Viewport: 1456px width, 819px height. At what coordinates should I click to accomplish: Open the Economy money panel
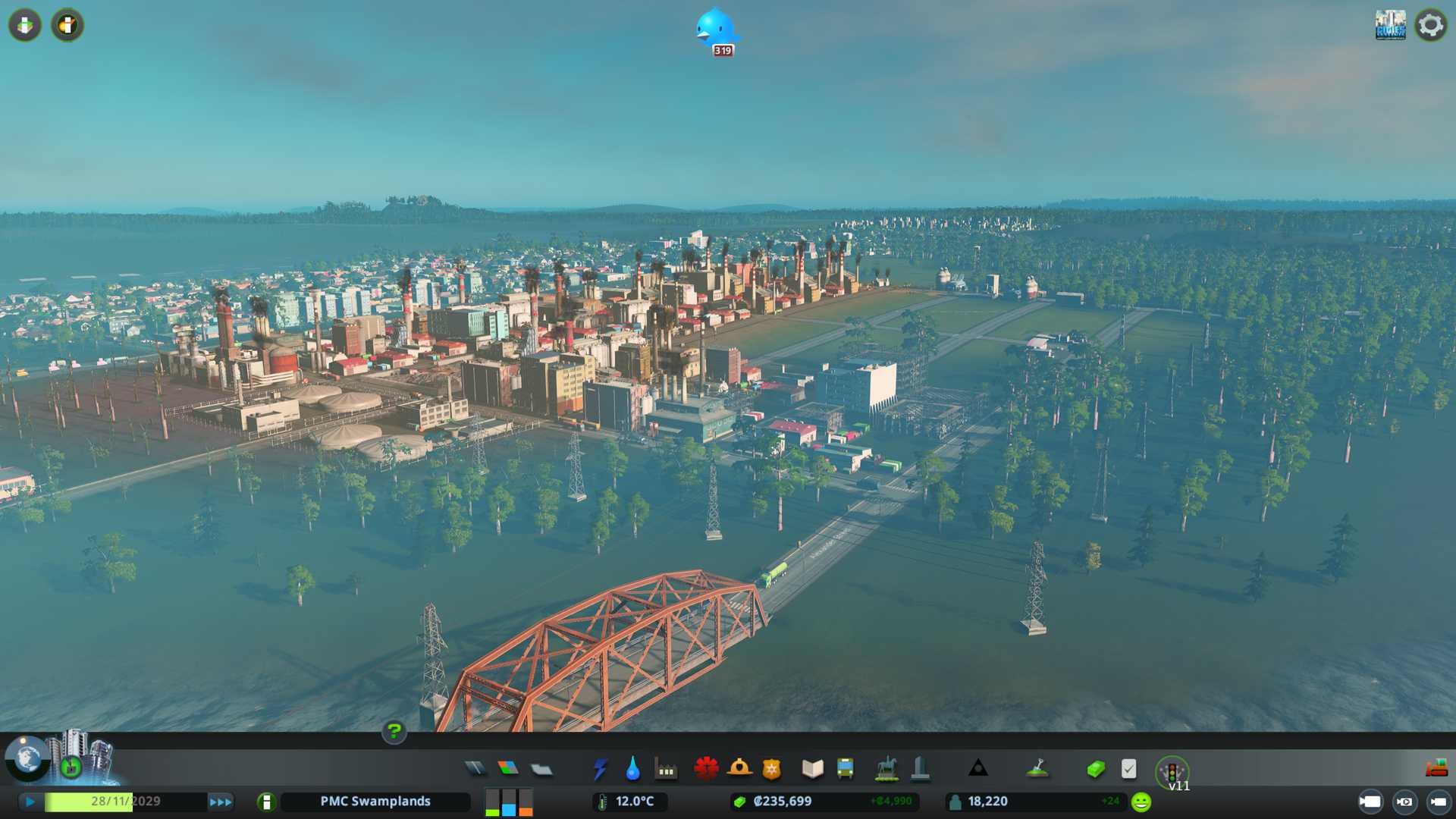(1095, 769)
